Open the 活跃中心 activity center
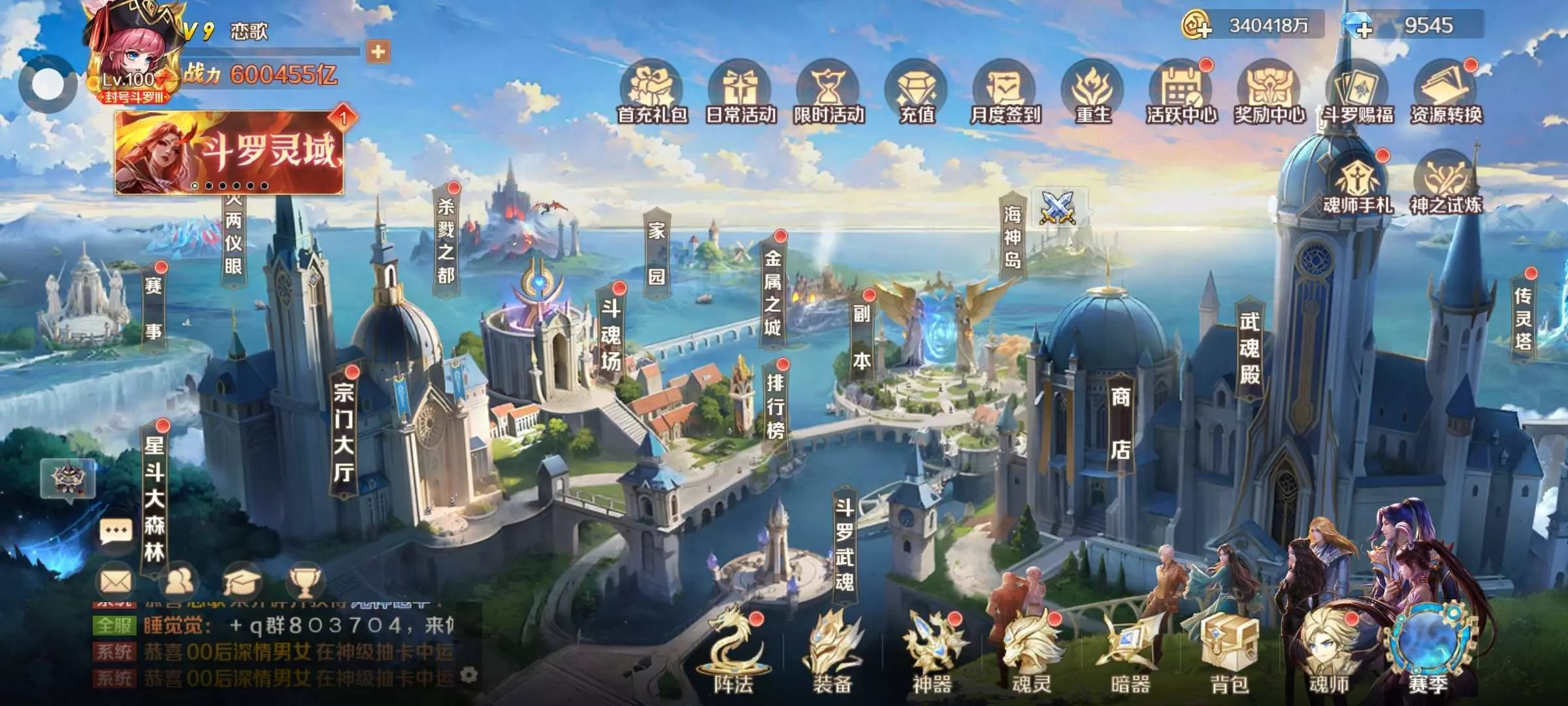Image resolution: width=1568 pixels, height=706 pixels. (x=1181, y=93)
